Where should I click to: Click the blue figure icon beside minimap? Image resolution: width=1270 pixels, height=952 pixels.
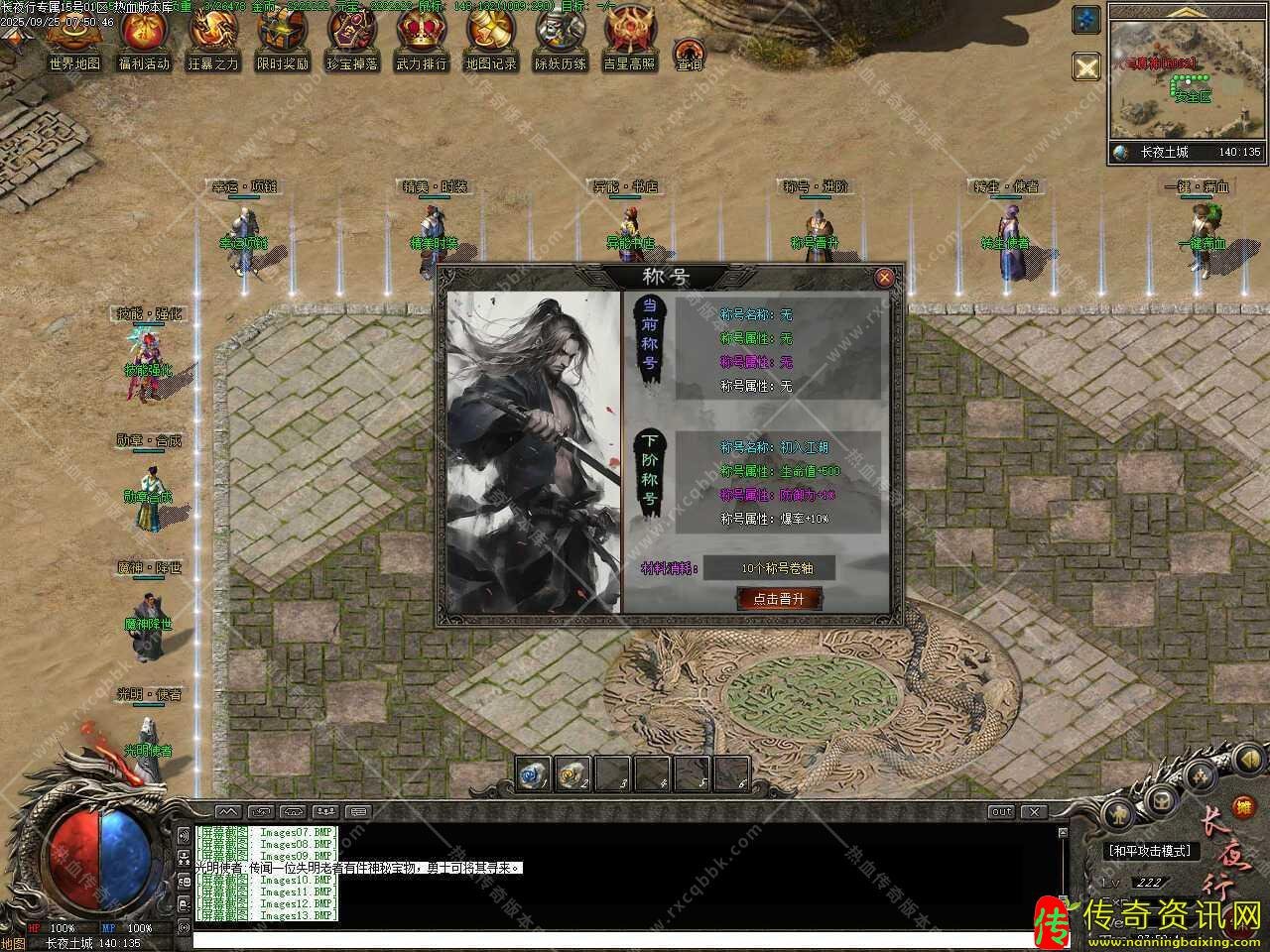(1087, 20)
